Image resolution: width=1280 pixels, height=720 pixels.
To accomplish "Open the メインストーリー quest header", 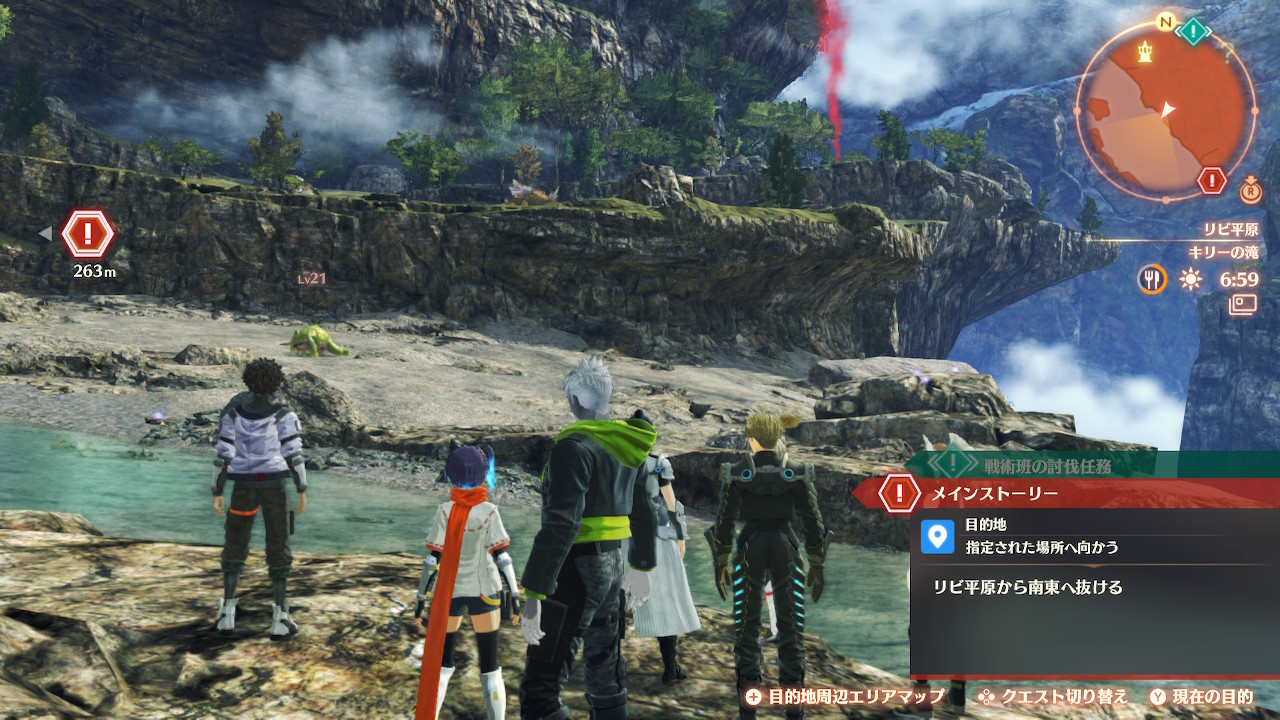I will pyautogui.click(x=994, y=493).
